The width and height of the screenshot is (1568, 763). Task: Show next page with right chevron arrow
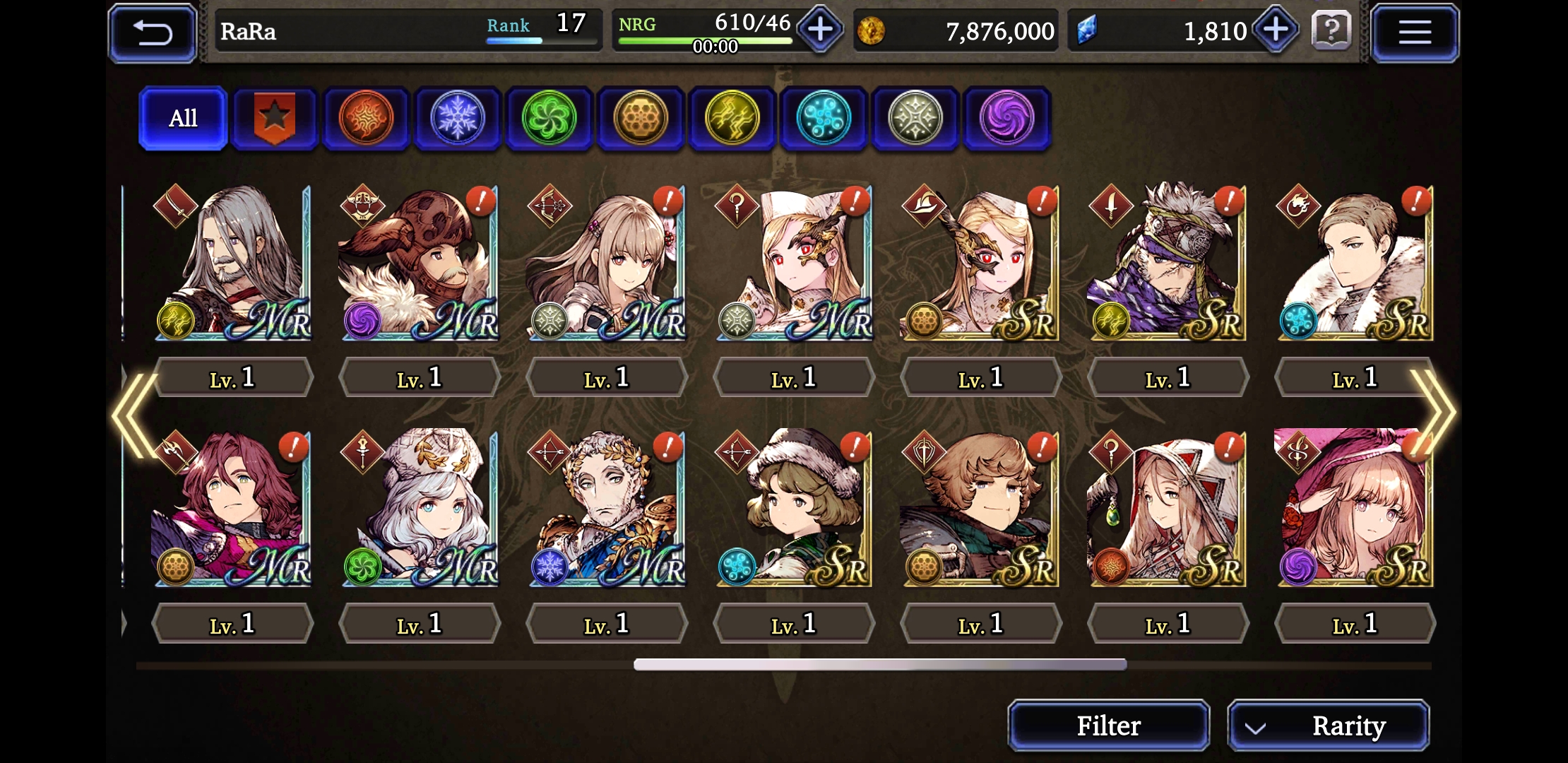(x=1434, y=412)
